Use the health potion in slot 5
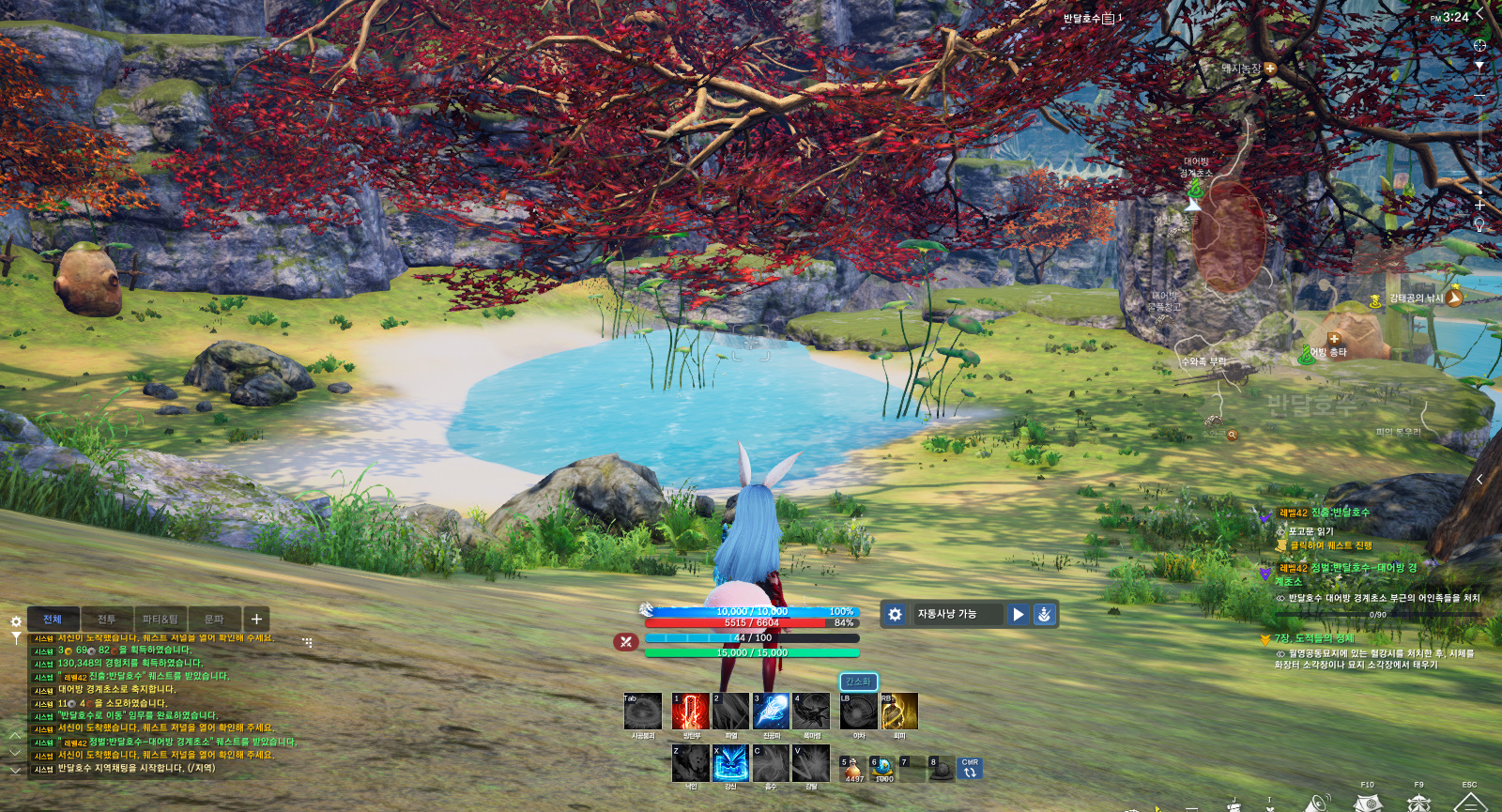 (853, 770)
